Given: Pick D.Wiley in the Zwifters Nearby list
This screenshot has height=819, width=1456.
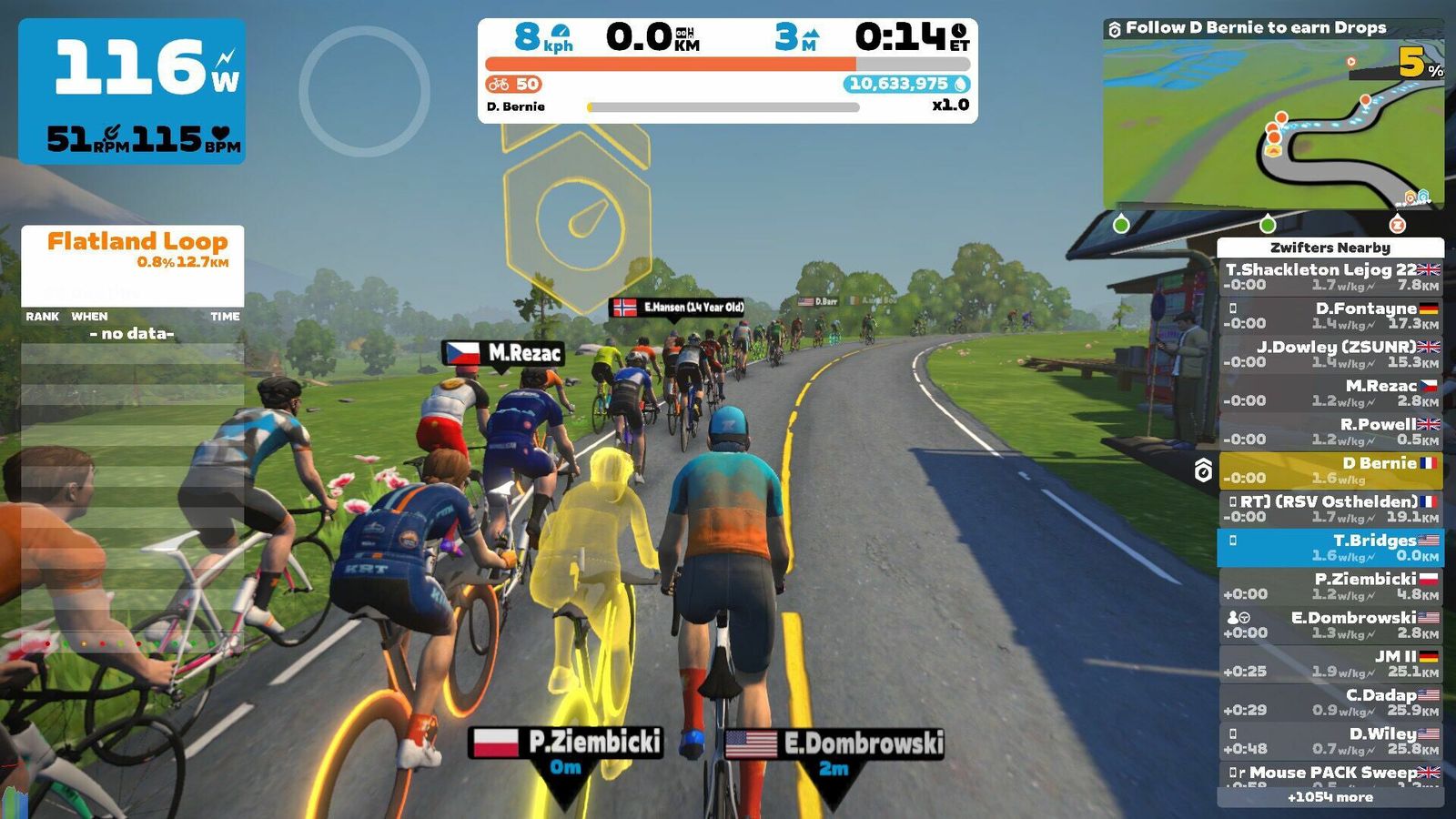Looking at the screenshot, I should click(1330, 741).
